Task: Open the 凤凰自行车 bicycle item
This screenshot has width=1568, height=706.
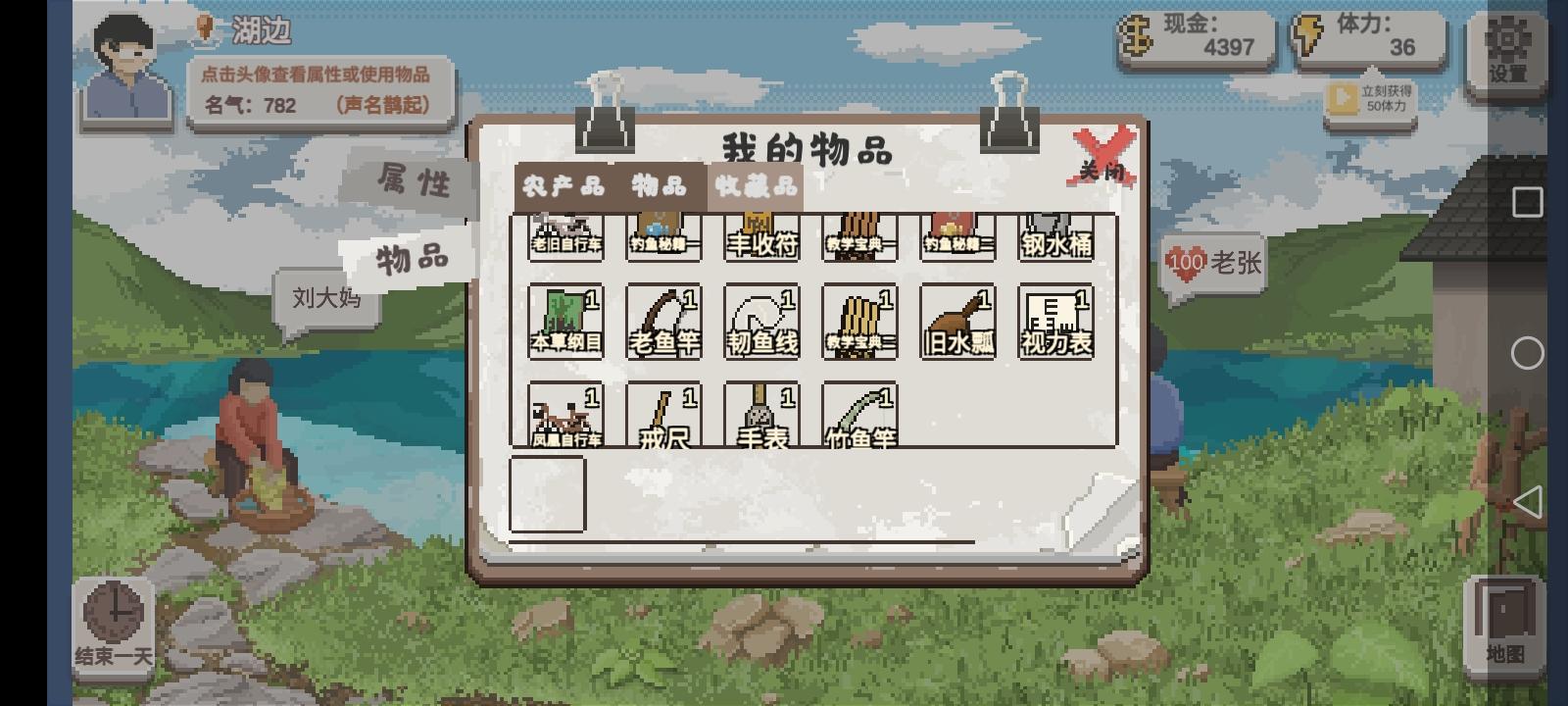Action: [565, 417]
